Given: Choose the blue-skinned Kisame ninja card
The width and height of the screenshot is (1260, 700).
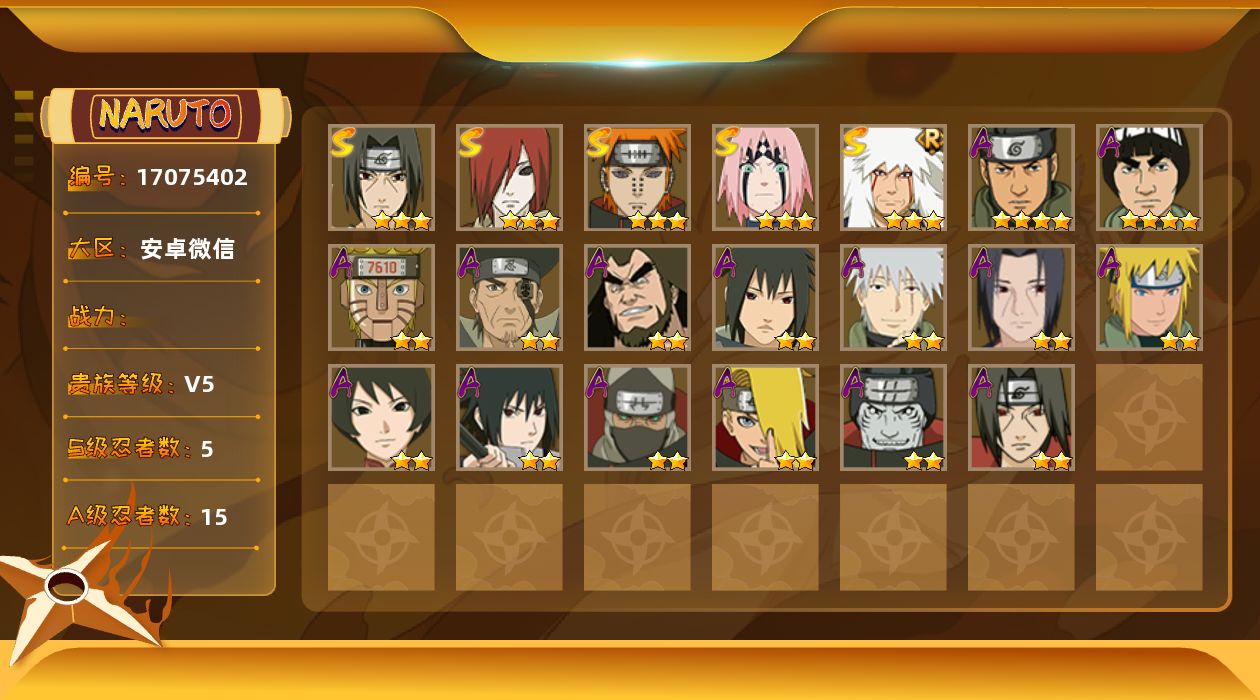Looking at the screenshot, I should (893, 418).
